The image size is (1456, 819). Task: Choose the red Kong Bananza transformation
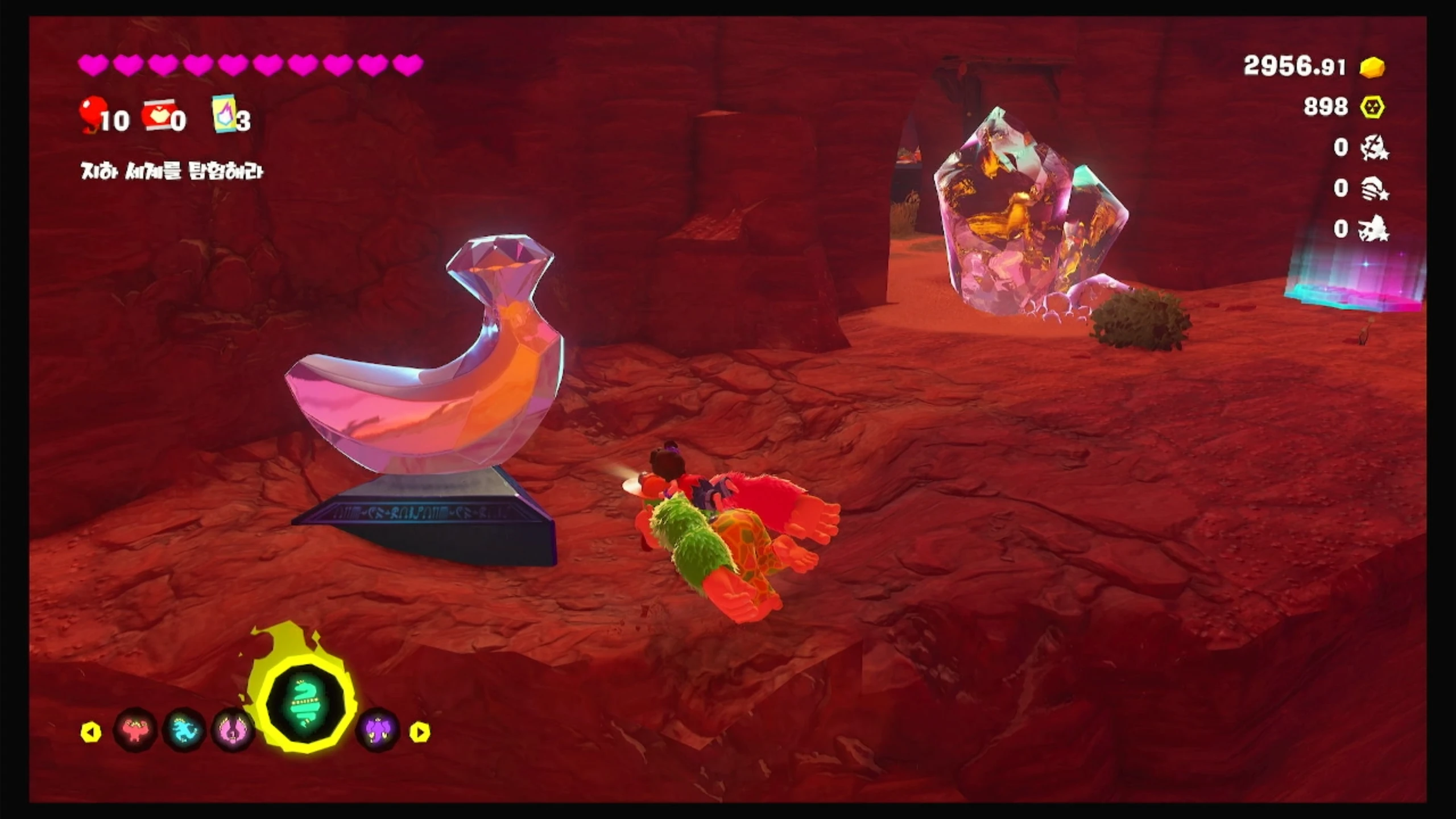pyautogui.click(x=135, y=730)
